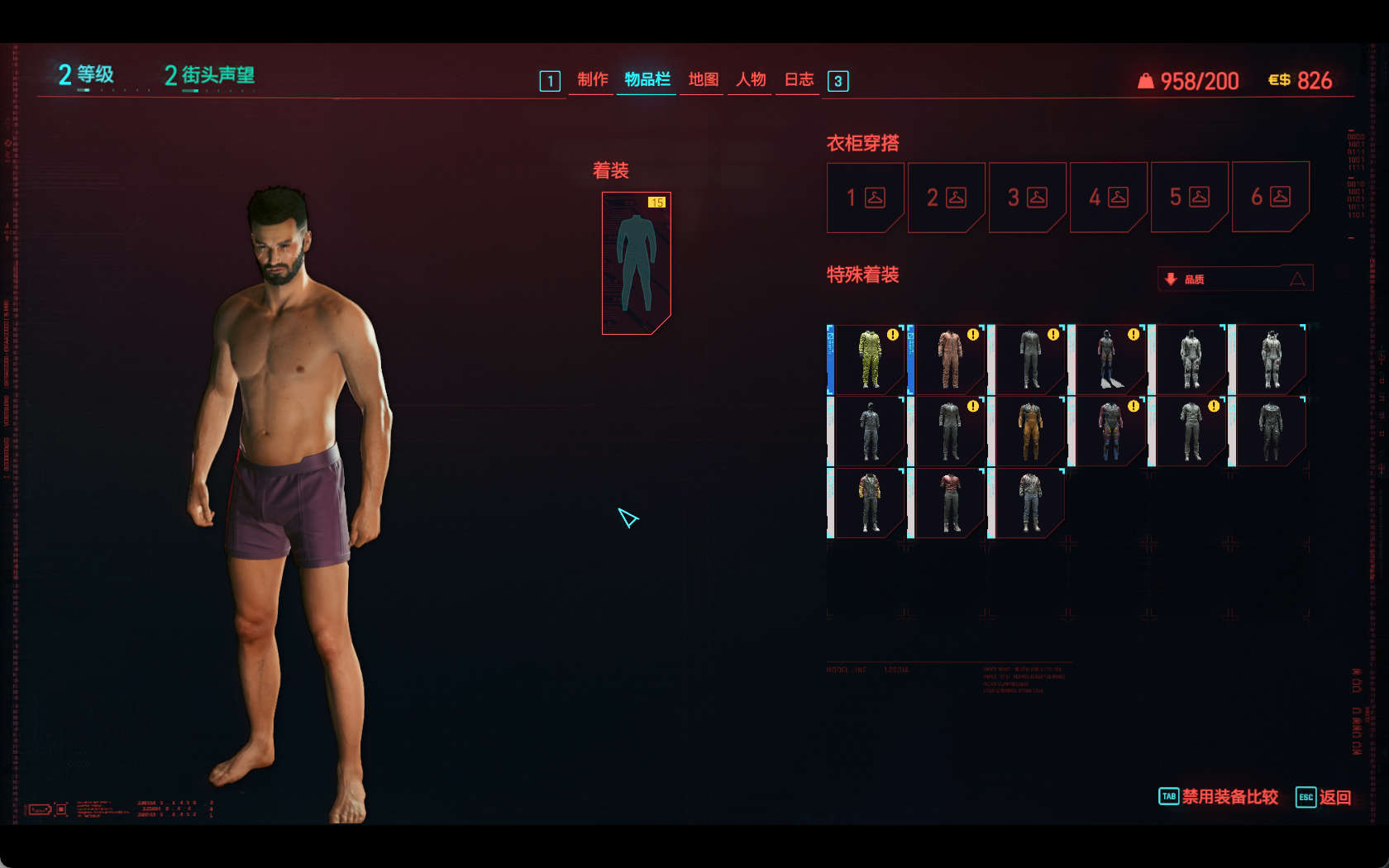This screenshot has height=868, width=1389.
Task: Select wardrobe outfit slot 3
Action: pos(1027,198)
